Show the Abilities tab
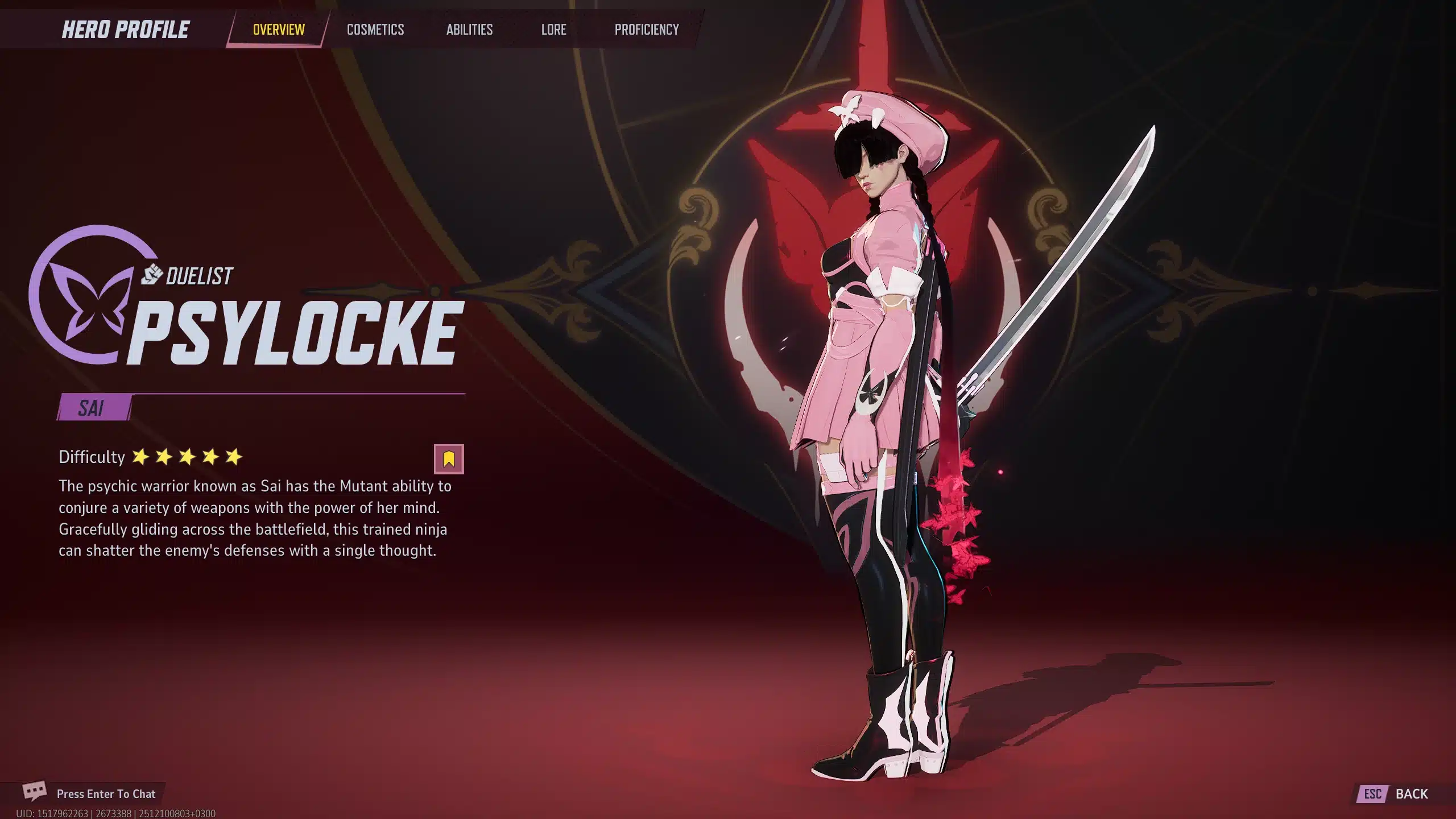This screenshot has height=819, width=1456. [469, 30]
